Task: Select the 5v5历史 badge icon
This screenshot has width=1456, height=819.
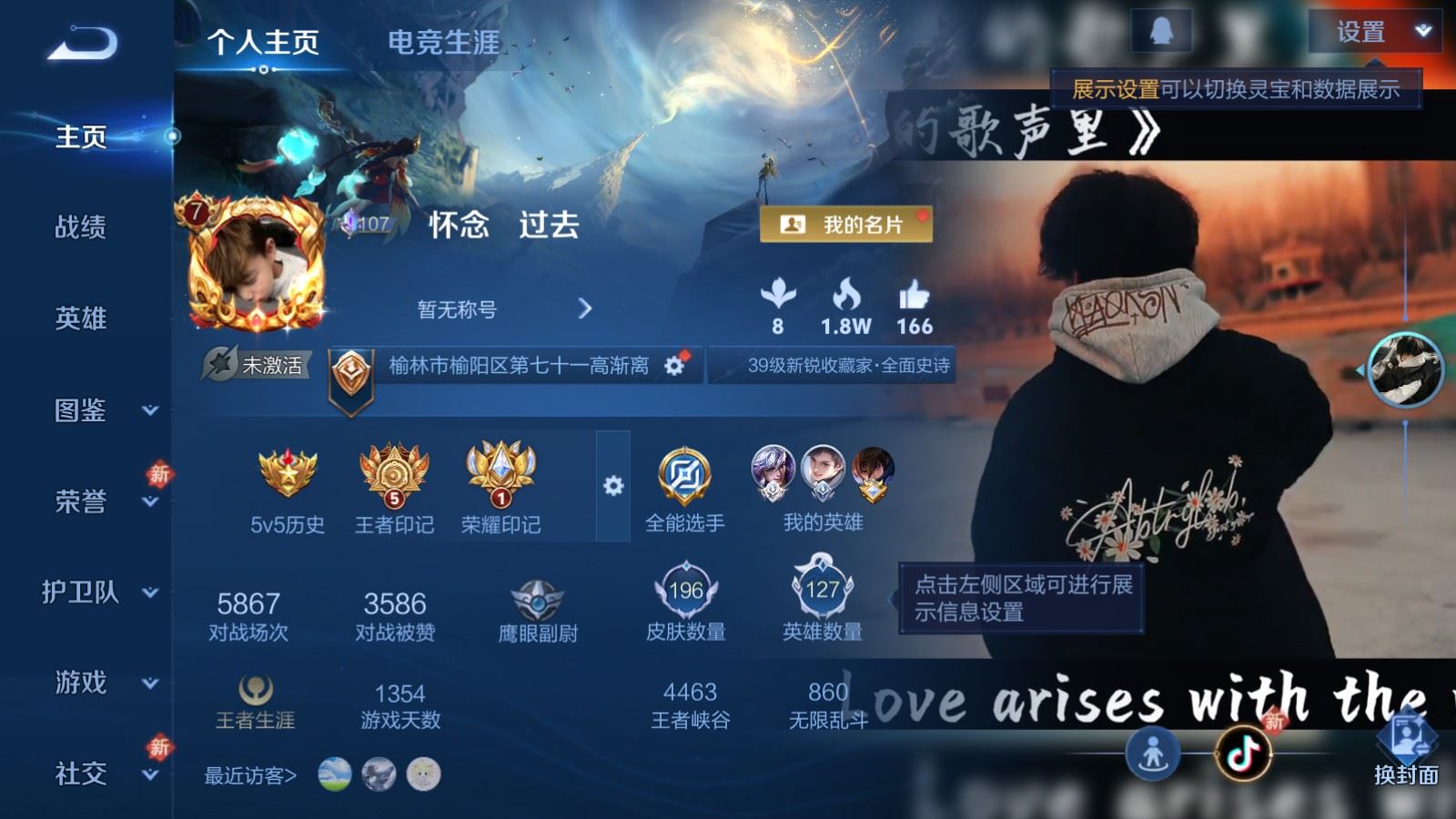Action: pyautogui.click(x=288, y=473)
